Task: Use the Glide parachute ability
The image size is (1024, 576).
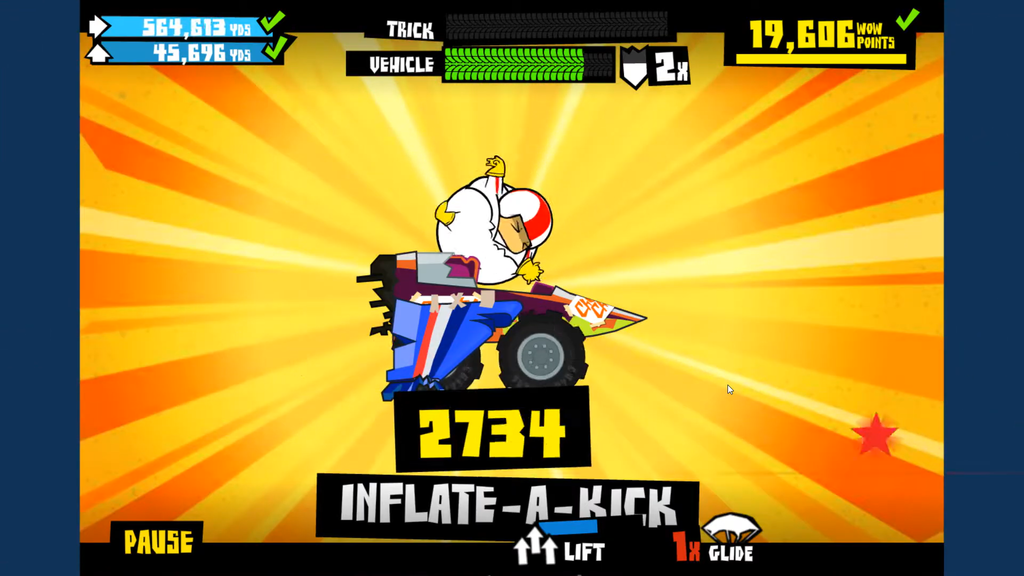Action: (730, 539)
